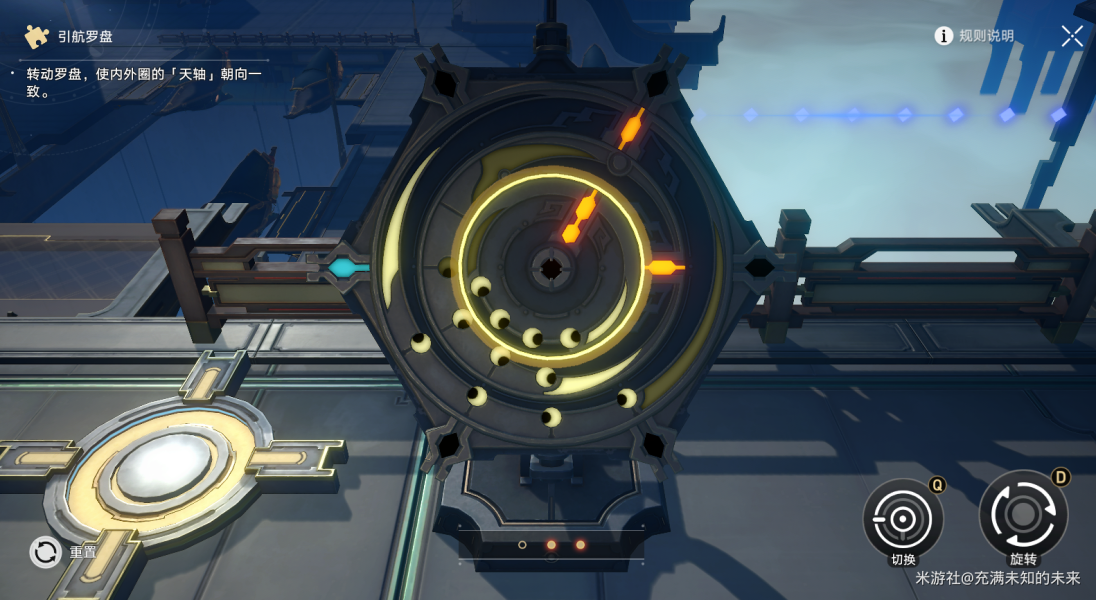Switch rings with the 切换 button

click(902, 518)
